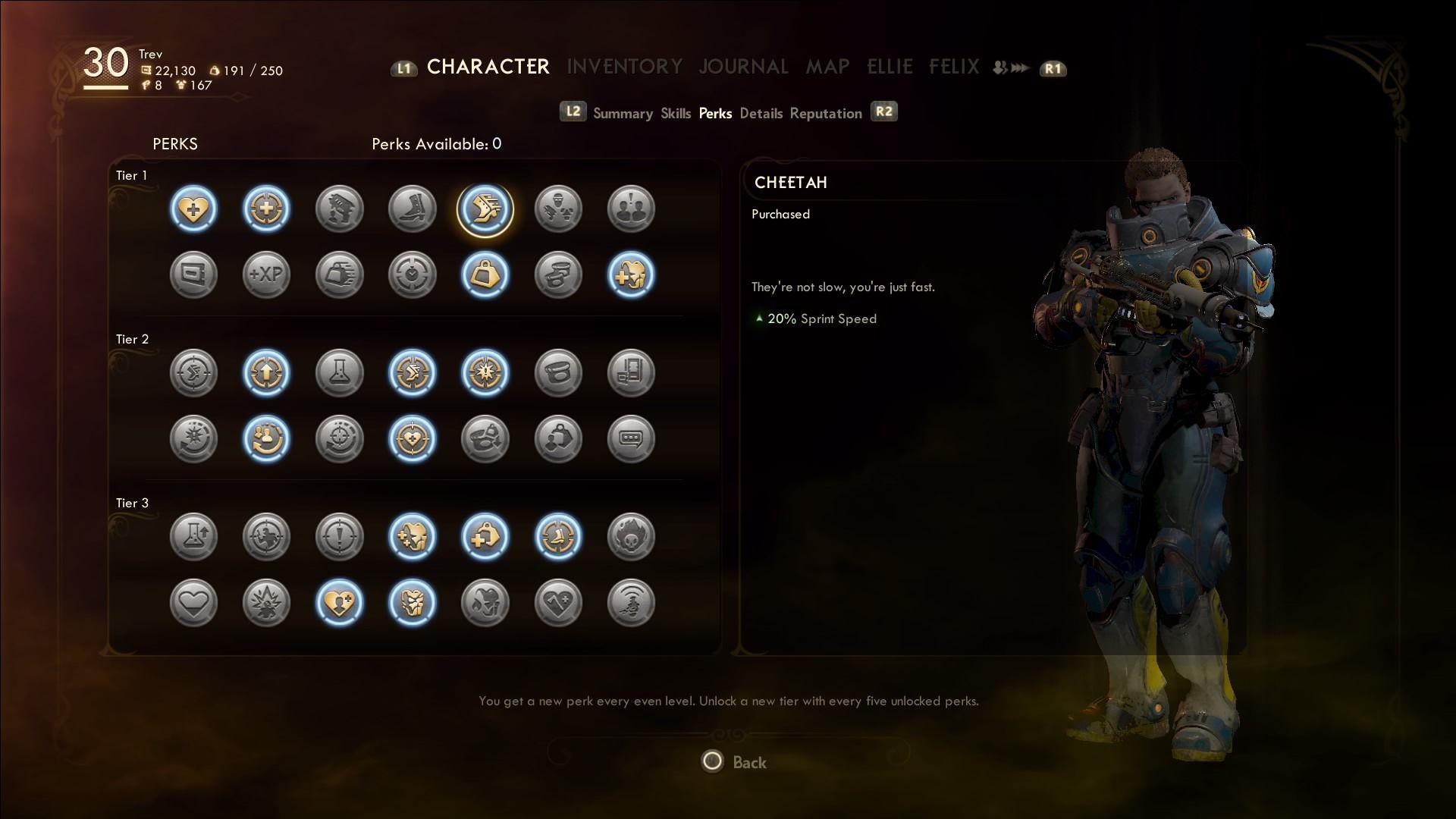This screenshot has height=819, width=1456.
Task: Switch to the INVENTORY tab
Action: pos(625,67)
